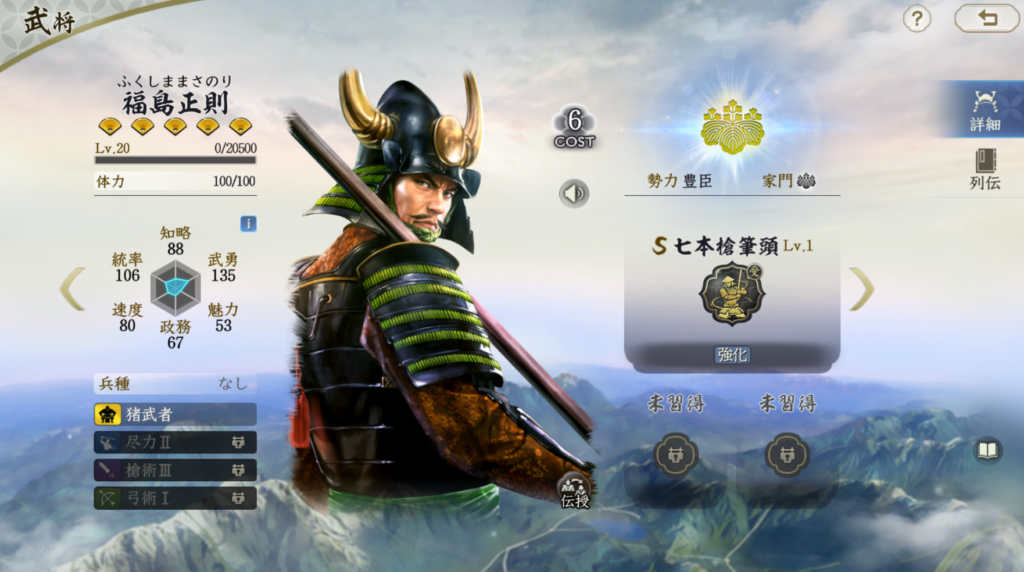Show the previous officer with left arrow
This screenshot has width=1024, height=572.
coord(72,288)
